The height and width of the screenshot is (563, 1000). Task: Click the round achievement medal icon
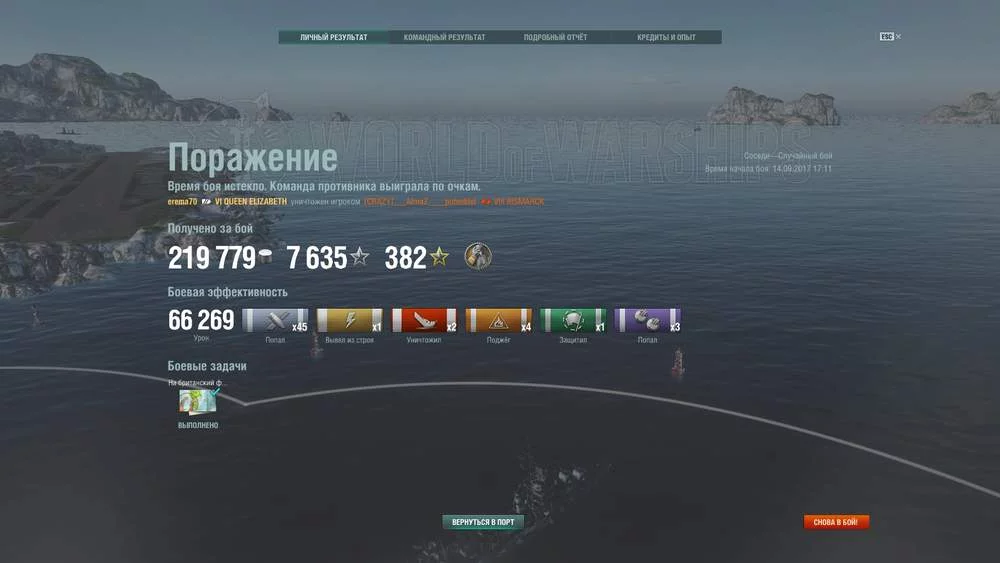point(478,258)
